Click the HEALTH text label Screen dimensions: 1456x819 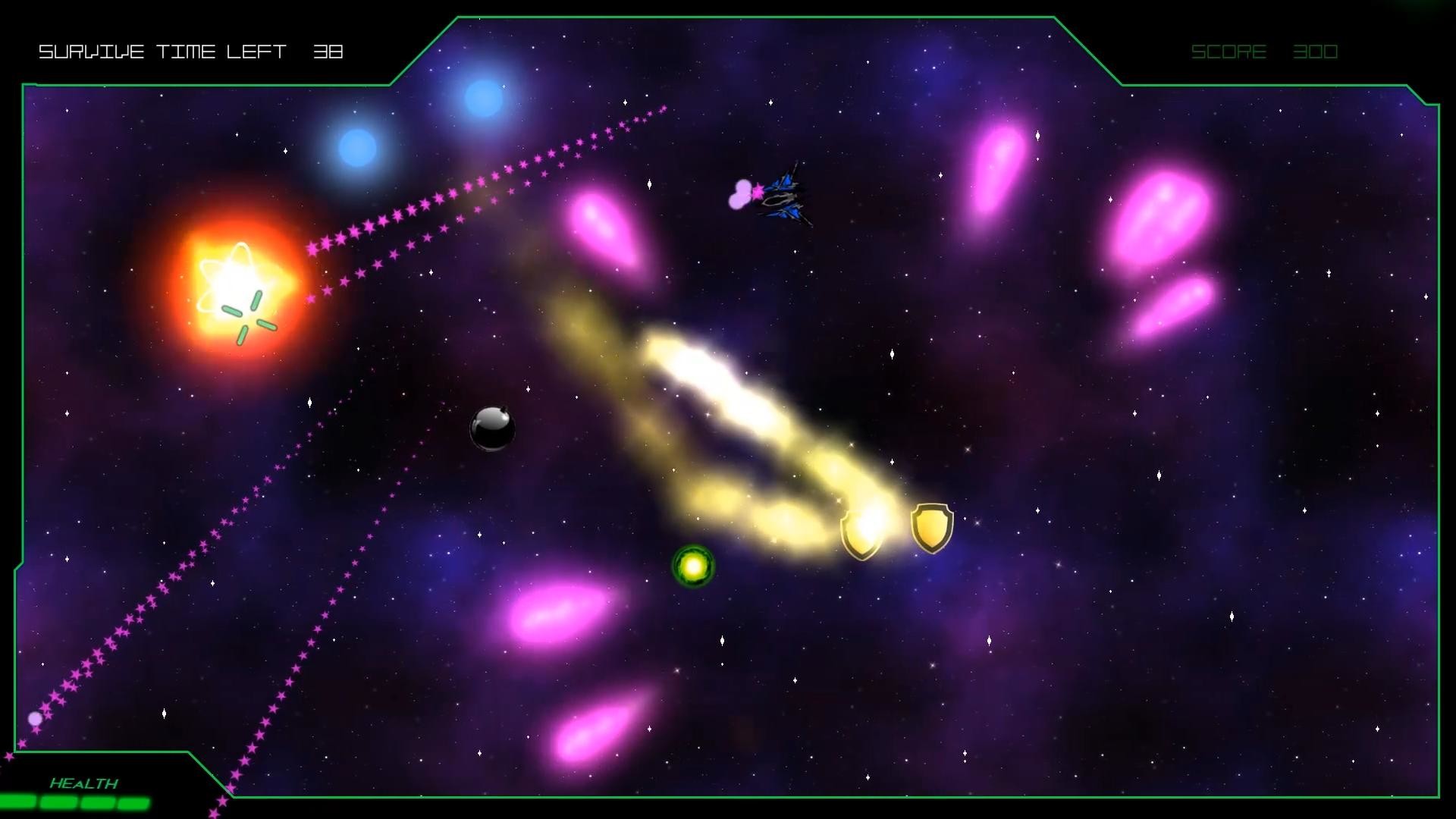point(83,783)
